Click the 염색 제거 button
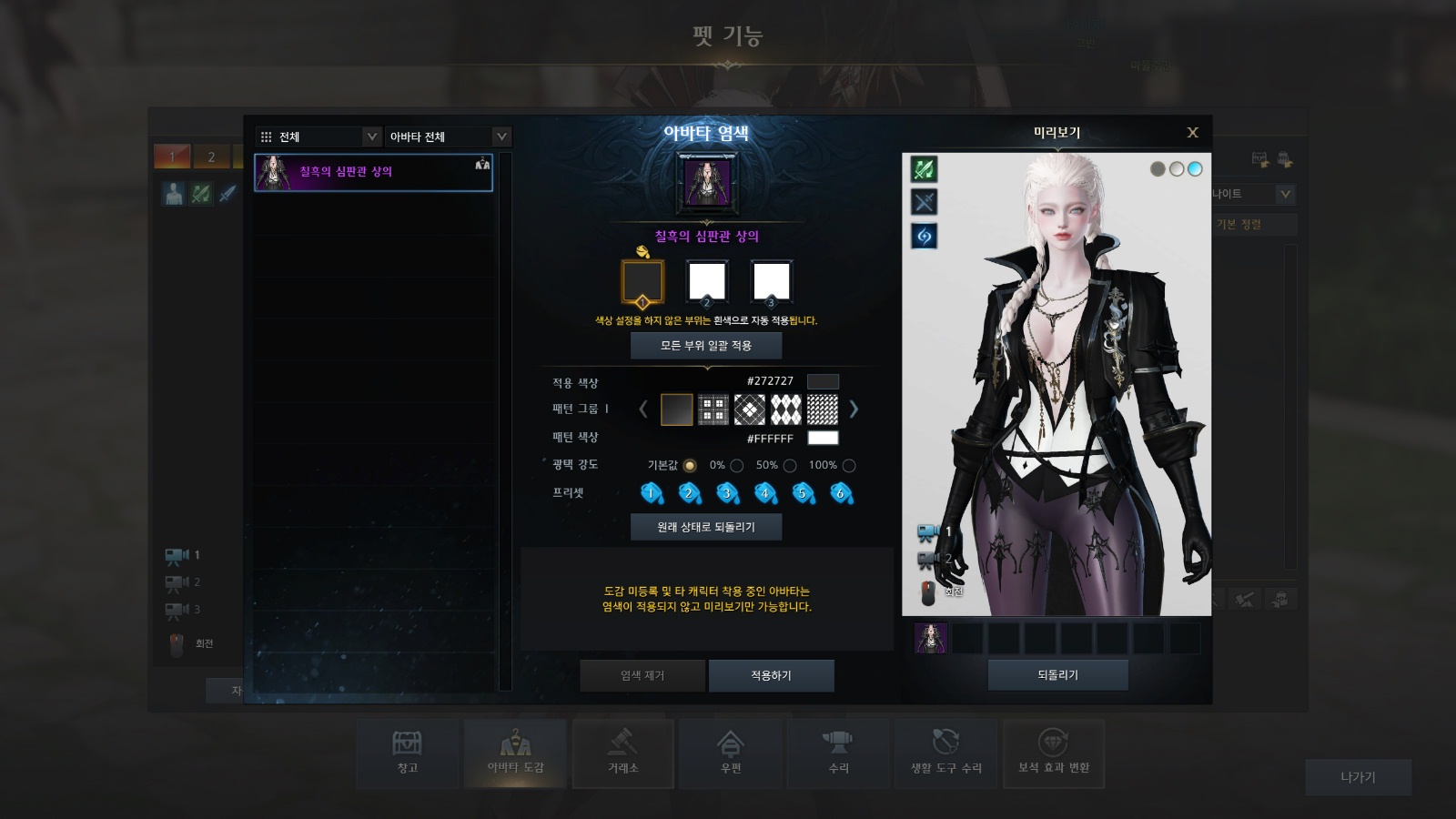Viewport: 1456px width, 819px height. [642, 675]
